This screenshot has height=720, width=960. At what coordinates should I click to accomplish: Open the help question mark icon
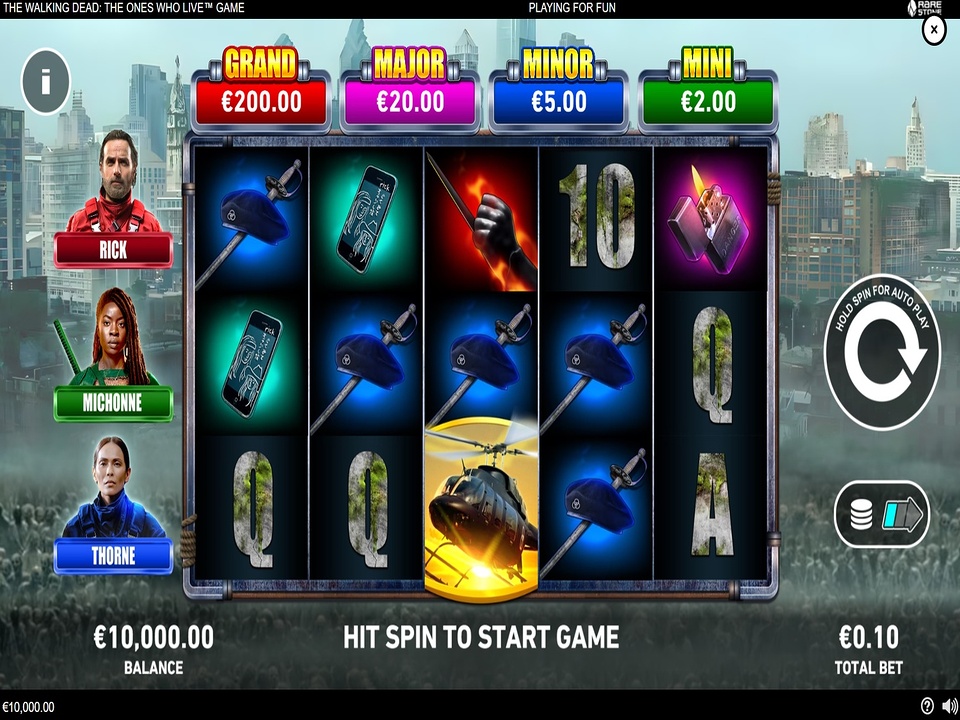point(927,706)
